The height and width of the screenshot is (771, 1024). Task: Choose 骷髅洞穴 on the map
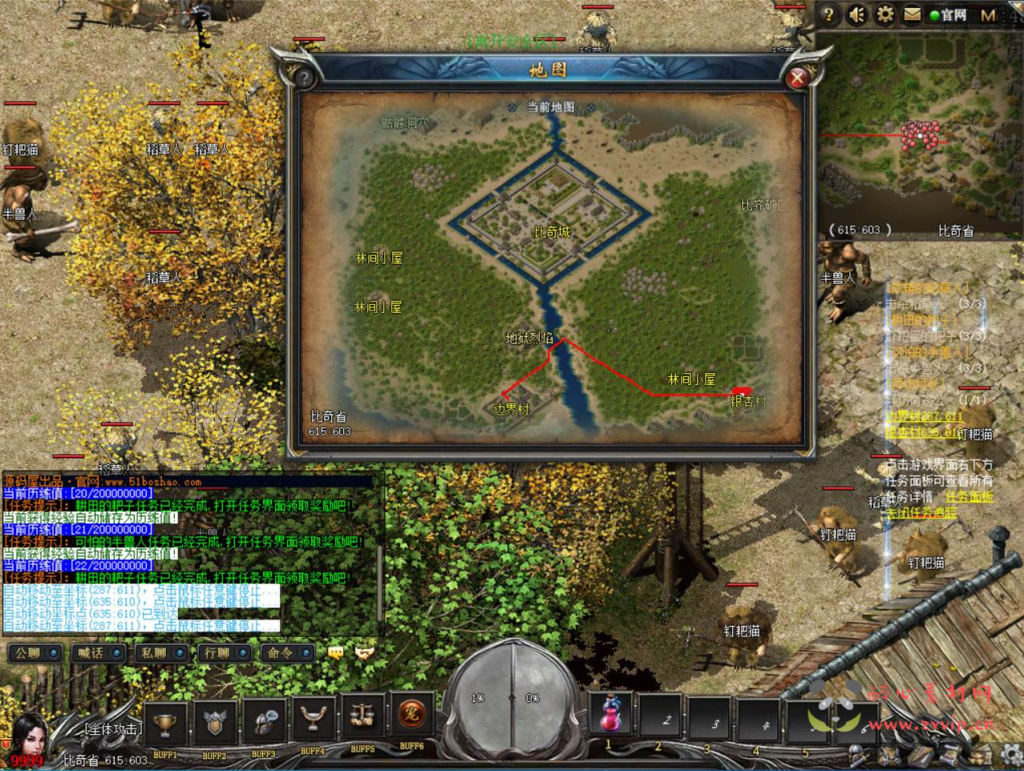click(x=405, y=124)
